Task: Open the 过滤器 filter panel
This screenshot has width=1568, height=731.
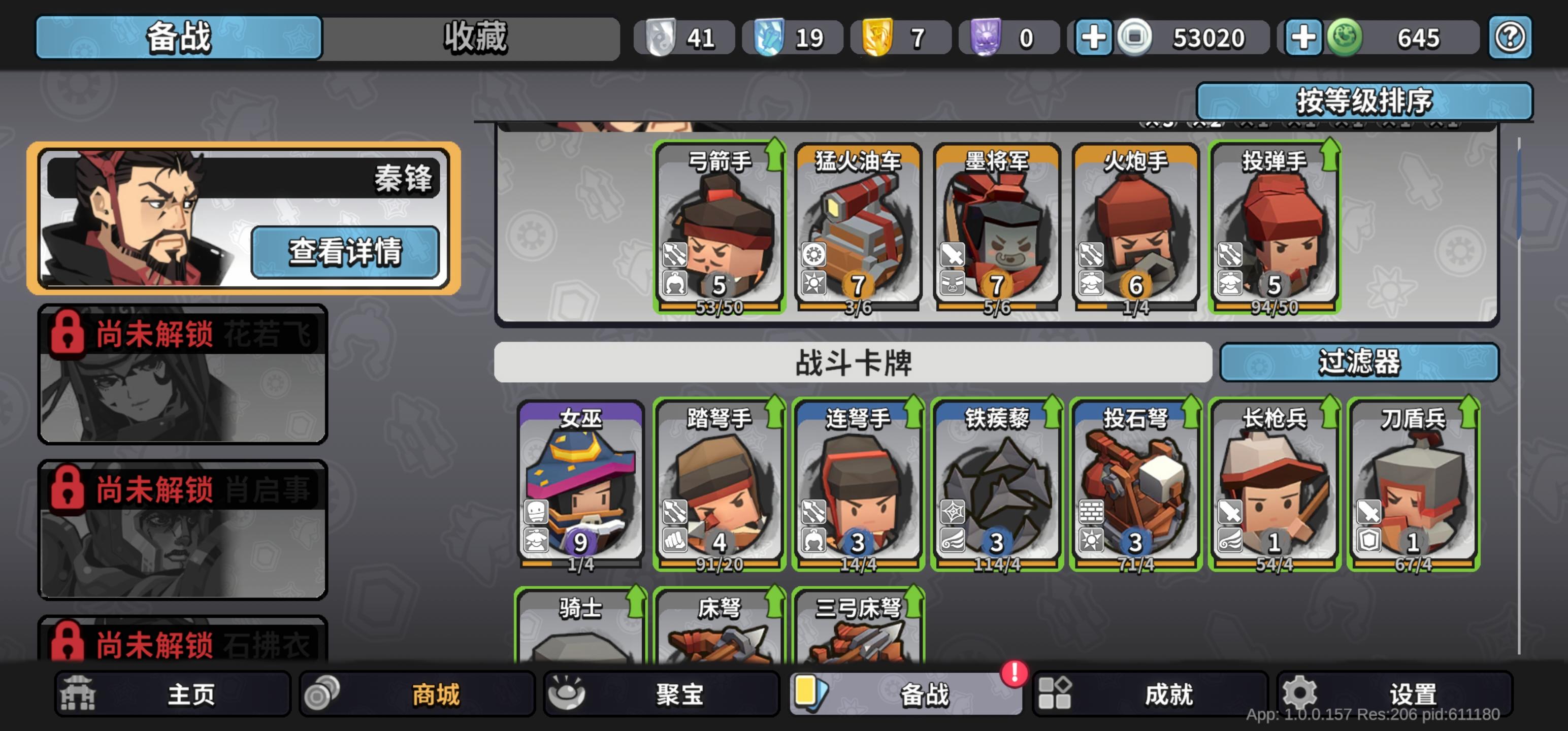Action: point(1361,361)
